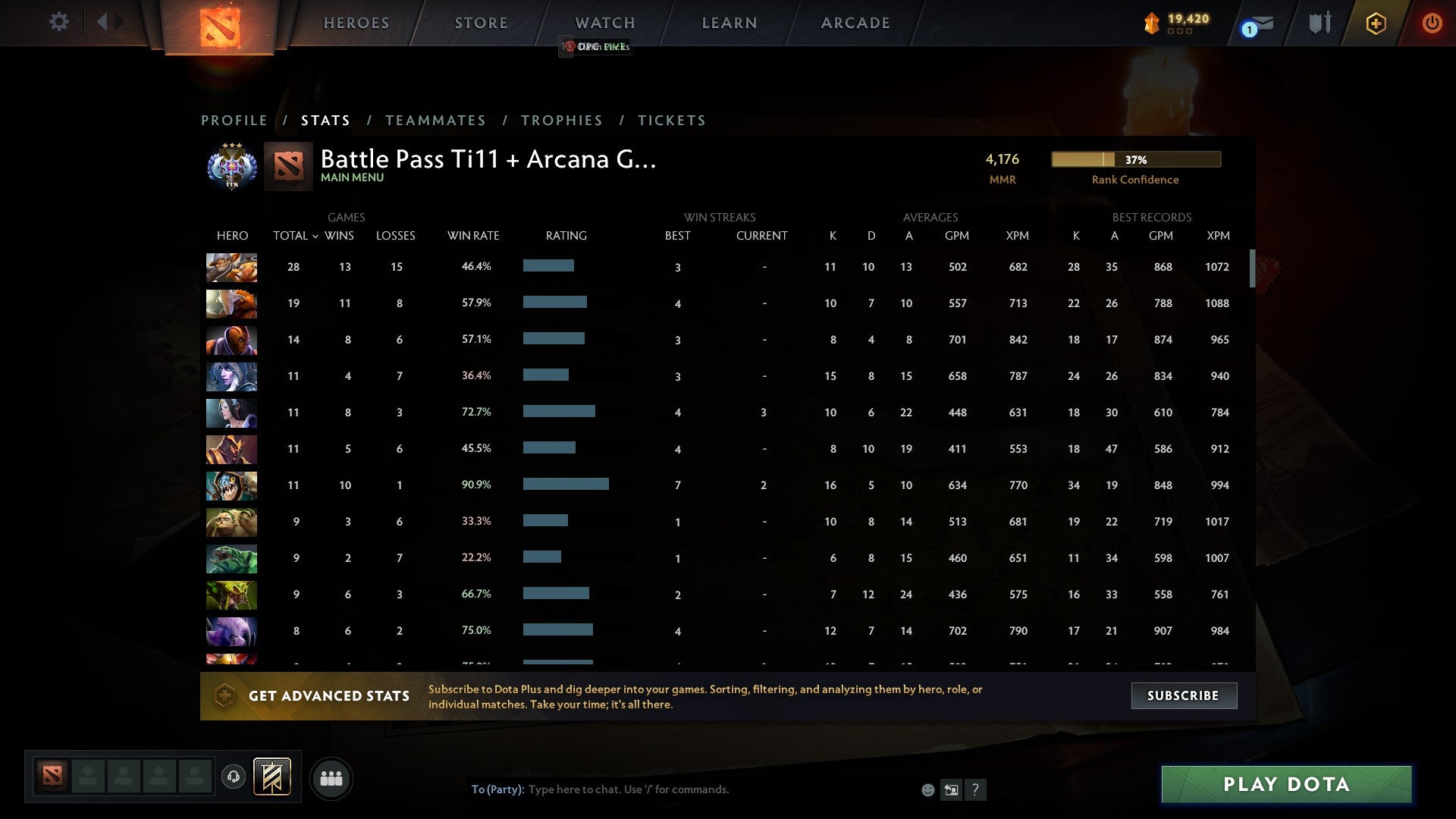Open the settings gear icon
1456x819 pixels.
(x=59, y=22)
